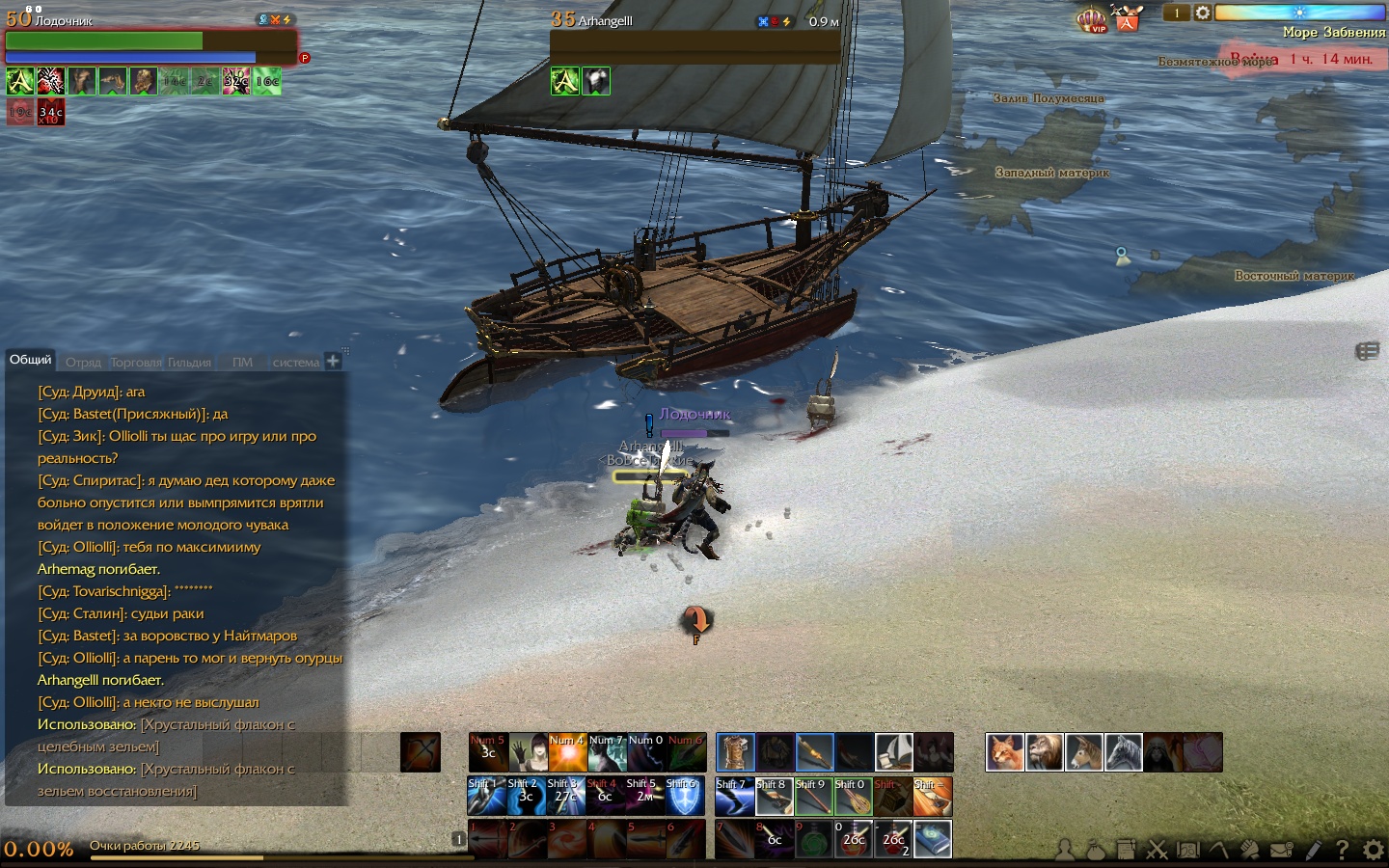Switch to the Отряд chat tab
Viewport: 1389px width, 868px height.
[x=83, y=363]
